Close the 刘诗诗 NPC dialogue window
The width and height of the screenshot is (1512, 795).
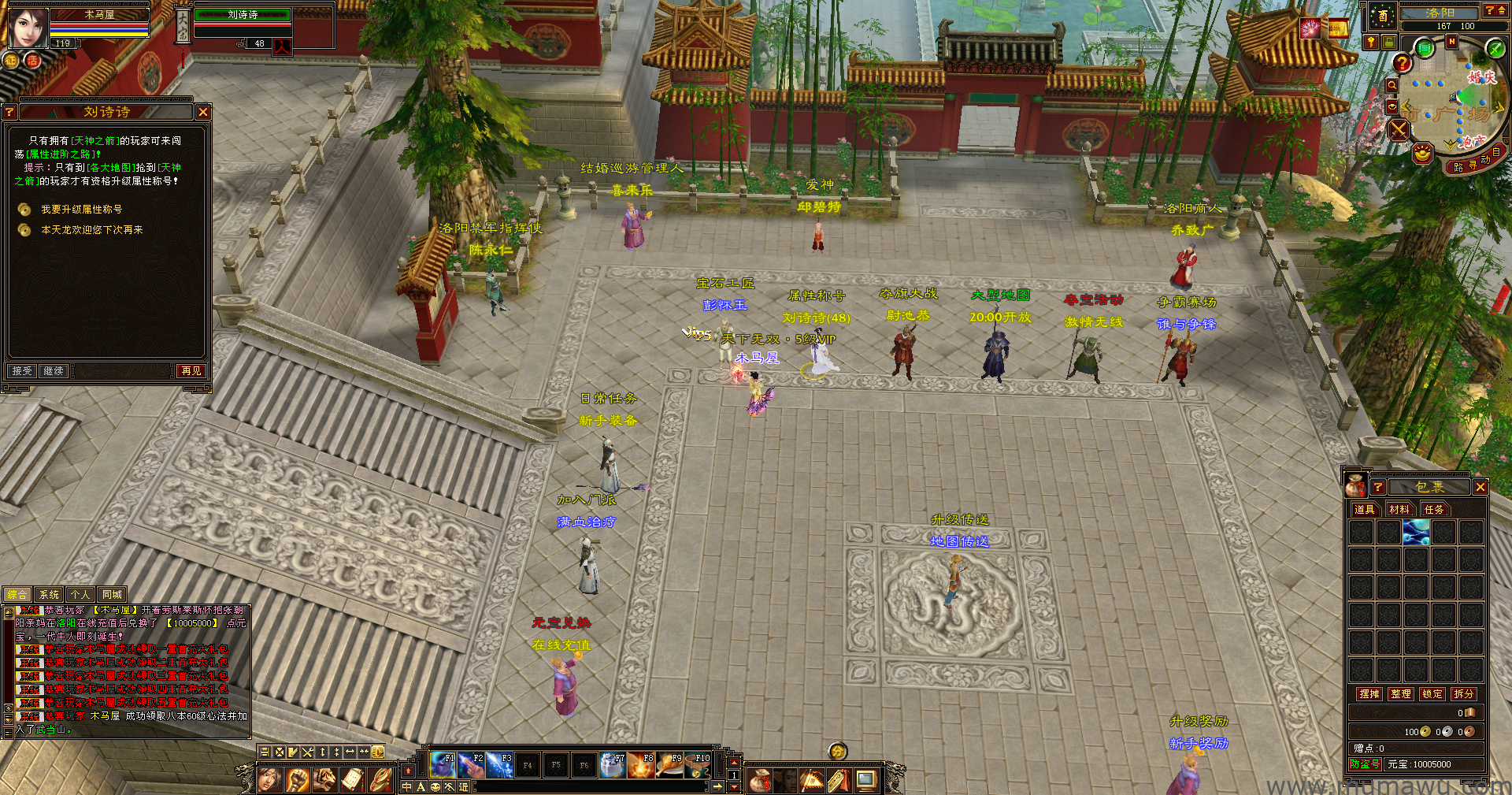pyautogui.click(x=203, y=112)
